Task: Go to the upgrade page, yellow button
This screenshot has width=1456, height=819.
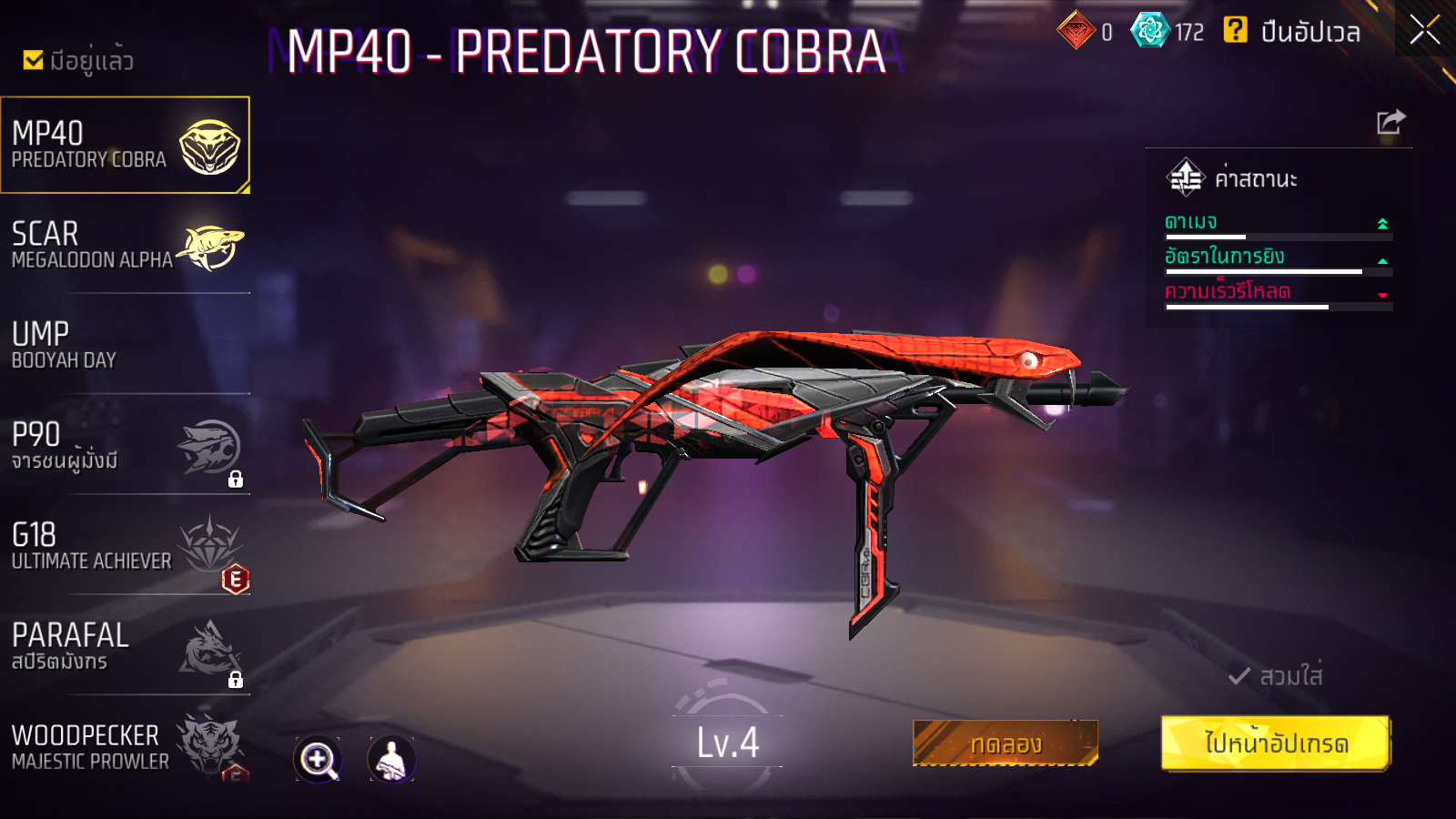Action: click(x=1276, y=743)
